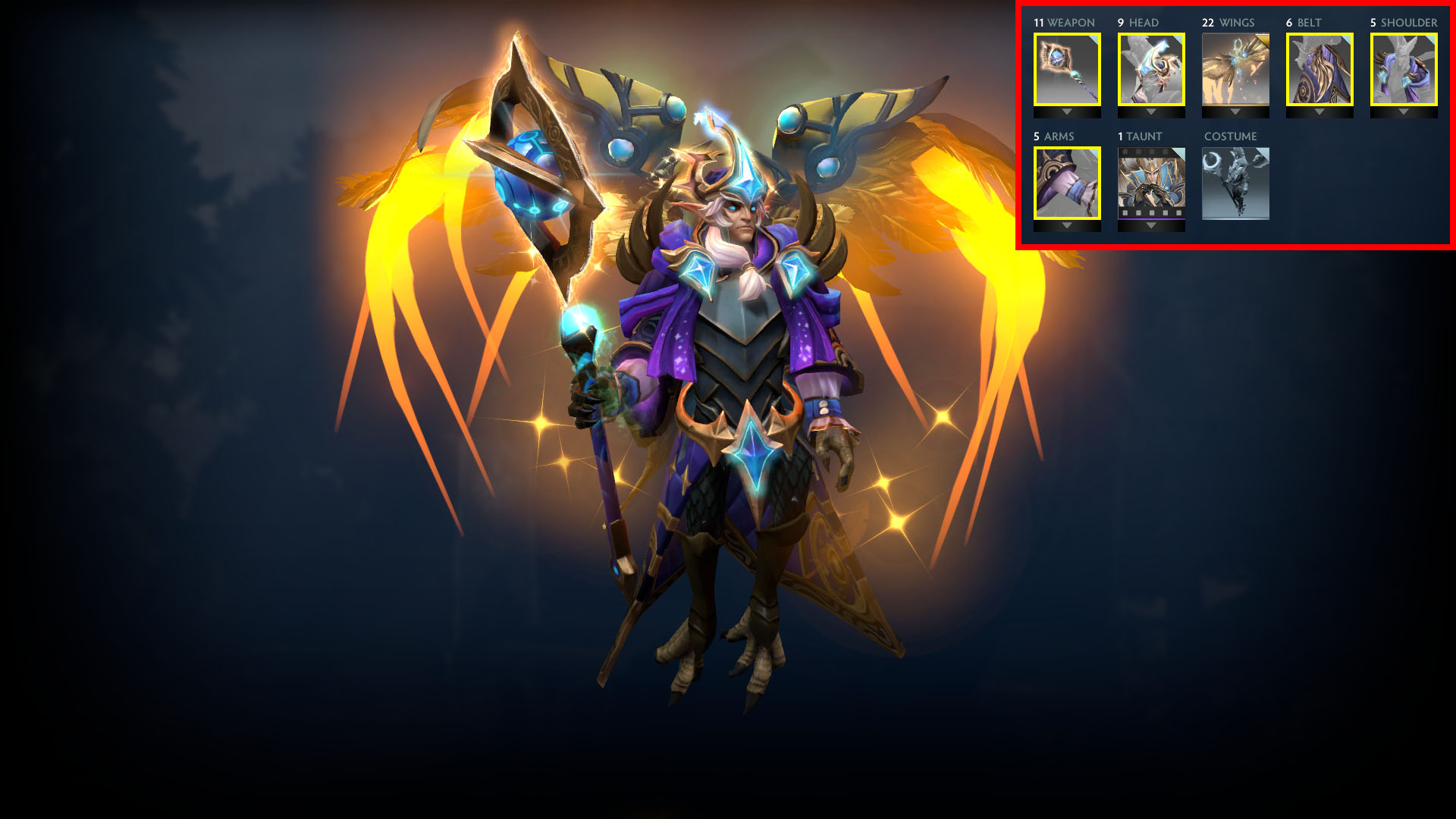Expand the Taunt slot item list
The height and width of the screenshot is (819, 1456).
(x=1150, y=225)
